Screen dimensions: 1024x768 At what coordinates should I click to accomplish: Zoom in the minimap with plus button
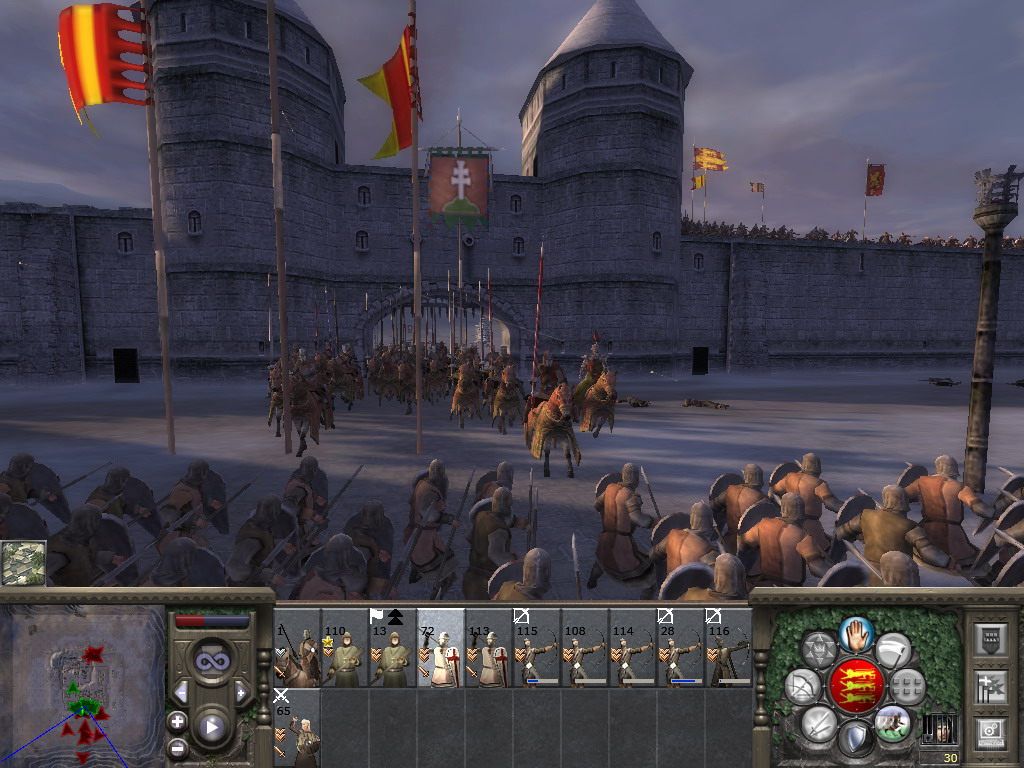pos(177,721)
